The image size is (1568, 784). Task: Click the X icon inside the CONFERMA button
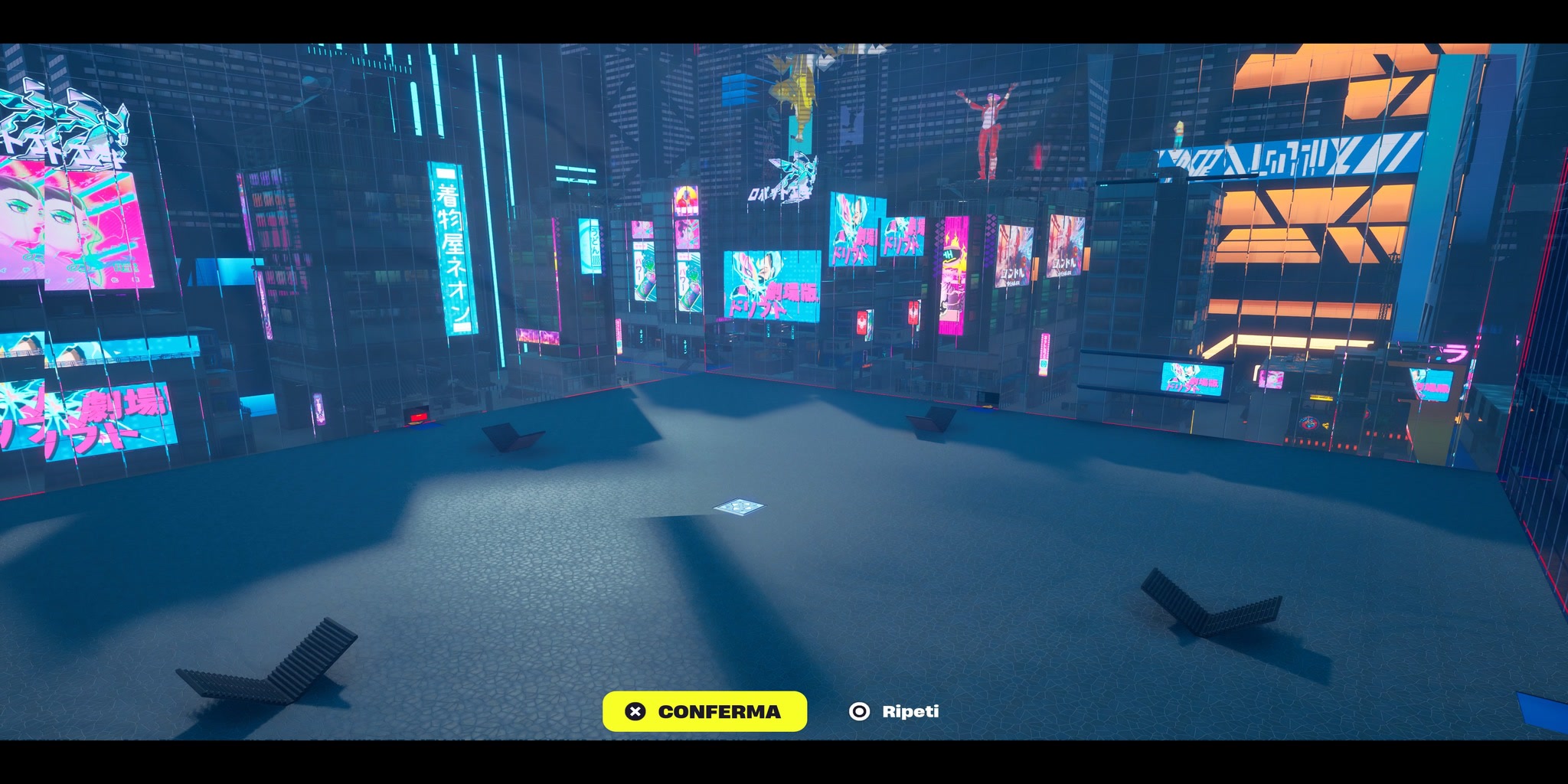[634, 711]
